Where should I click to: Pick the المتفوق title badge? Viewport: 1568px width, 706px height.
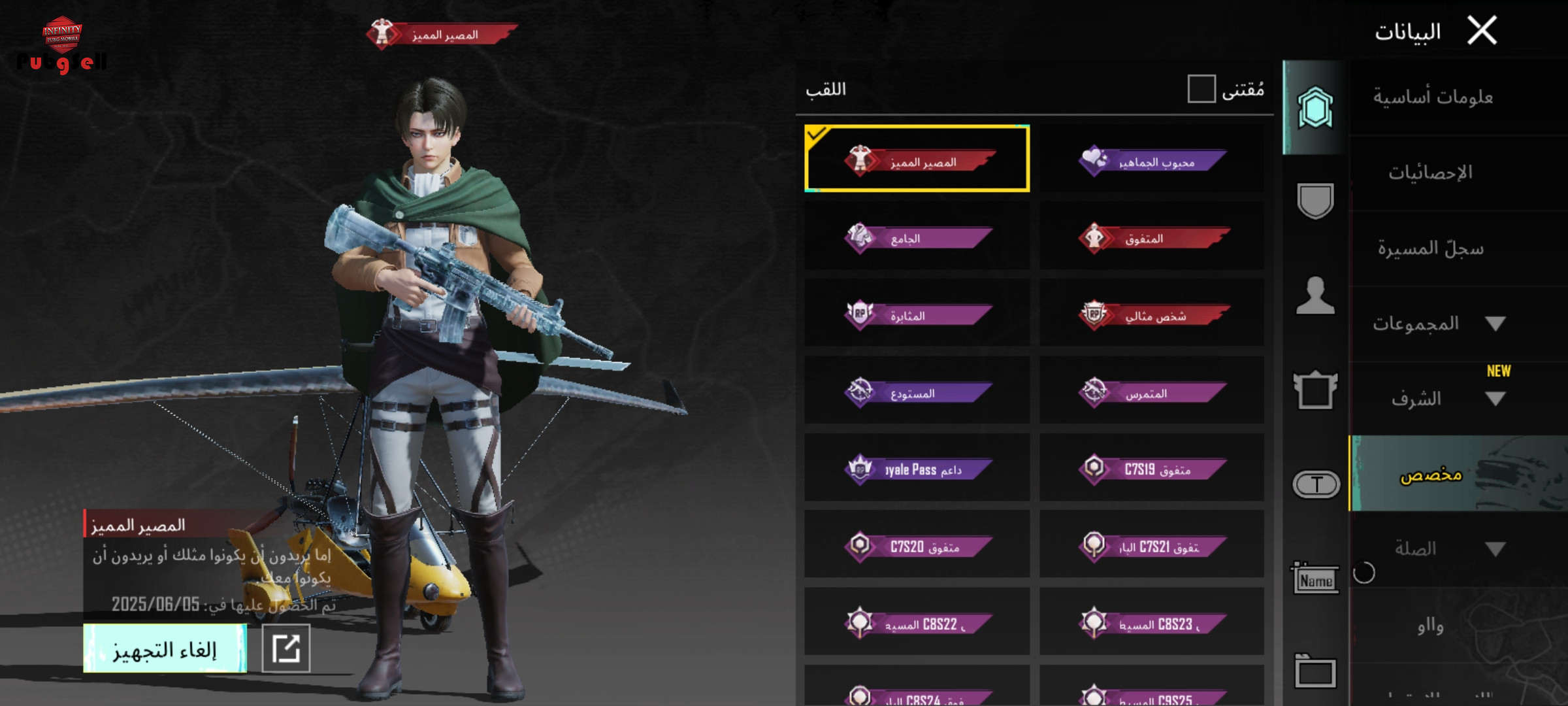click(x=1152, y=237)
